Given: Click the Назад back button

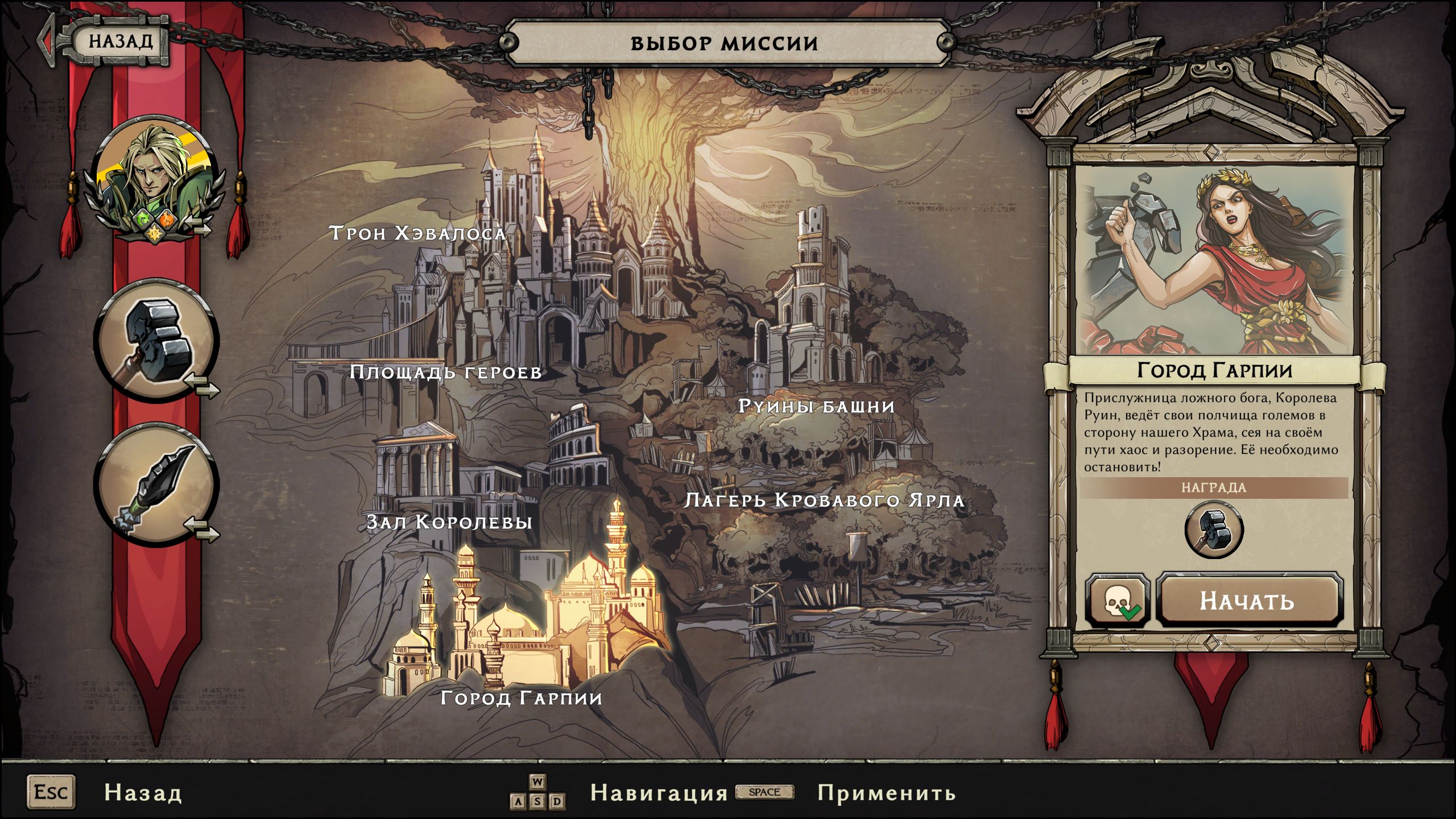Looking at the screenshot, I should pos(120,41).
